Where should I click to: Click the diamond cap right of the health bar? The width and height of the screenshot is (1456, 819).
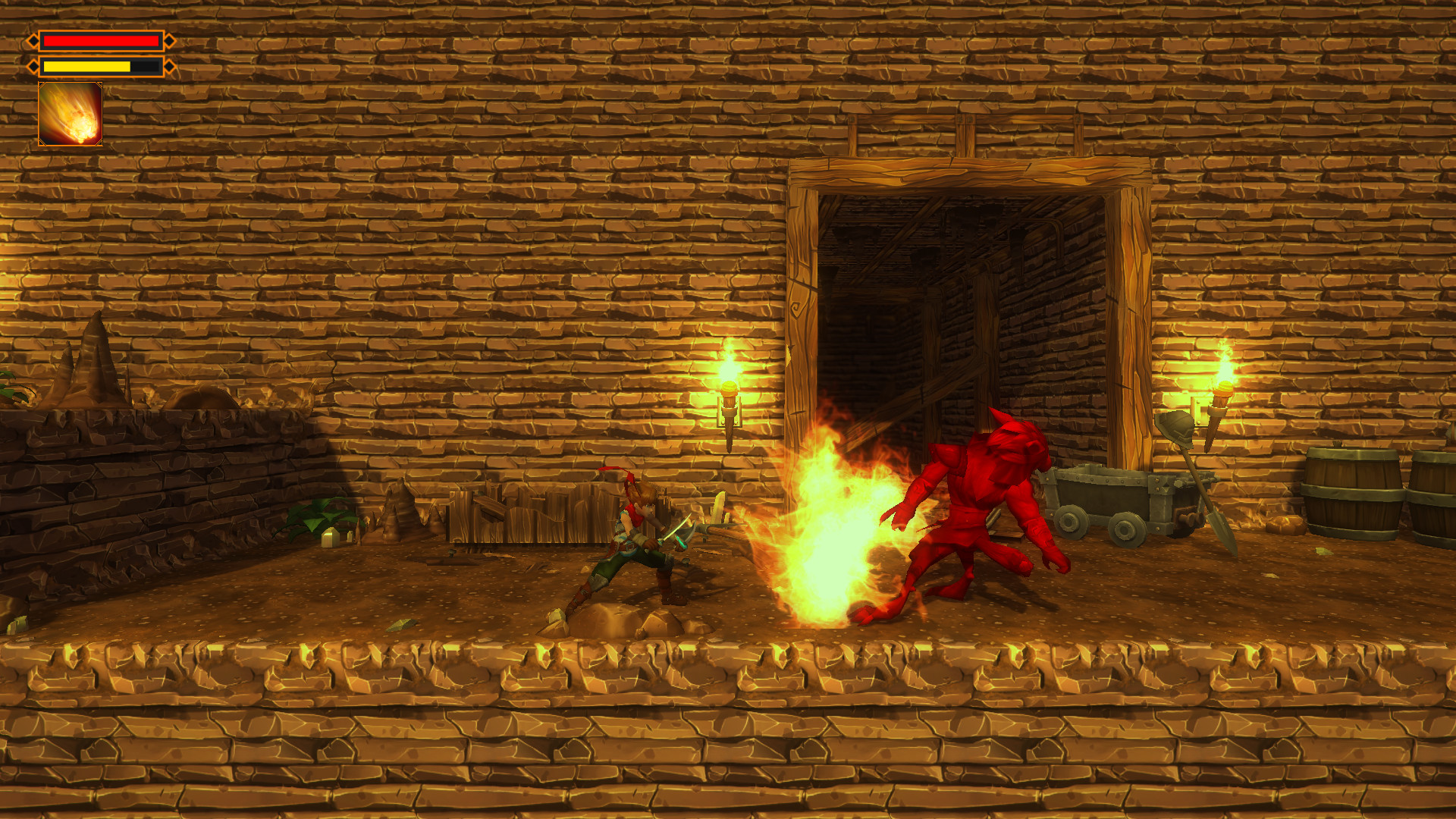pyautogui.click(x=169, y=41)
